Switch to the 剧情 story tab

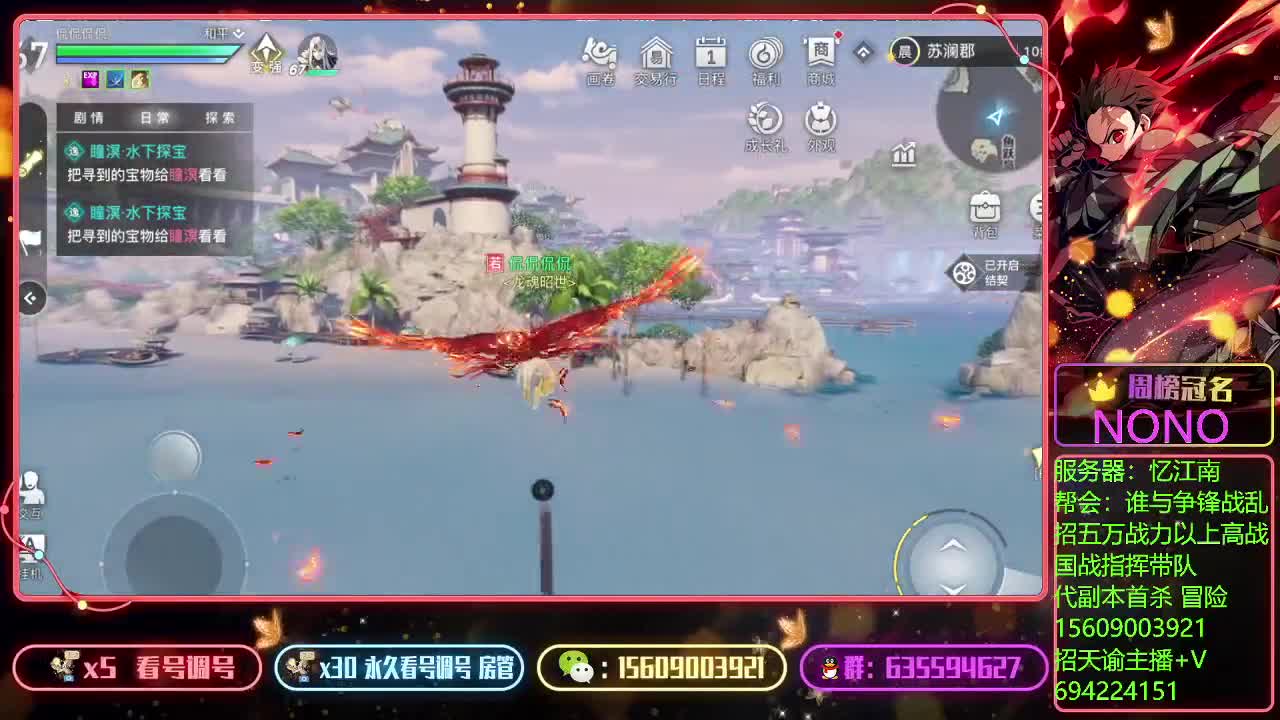(90, 117)
